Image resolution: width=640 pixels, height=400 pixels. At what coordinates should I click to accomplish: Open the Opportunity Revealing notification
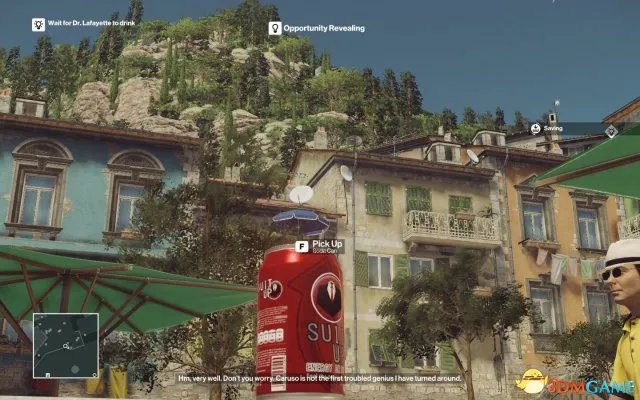click(315, 29)
